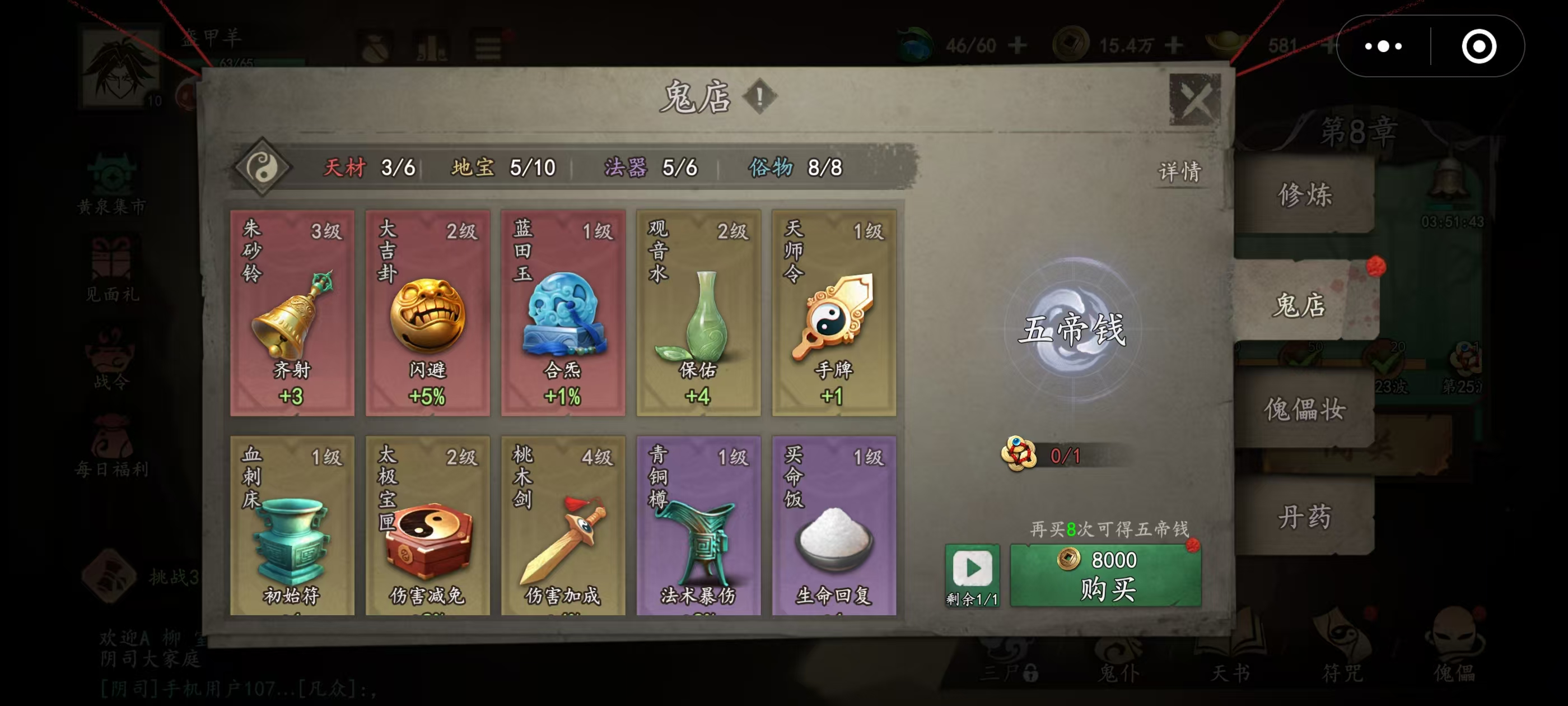Select the 血刺床 teal urn card
The width and height of the screenshot is (1568, 706).
292,526
